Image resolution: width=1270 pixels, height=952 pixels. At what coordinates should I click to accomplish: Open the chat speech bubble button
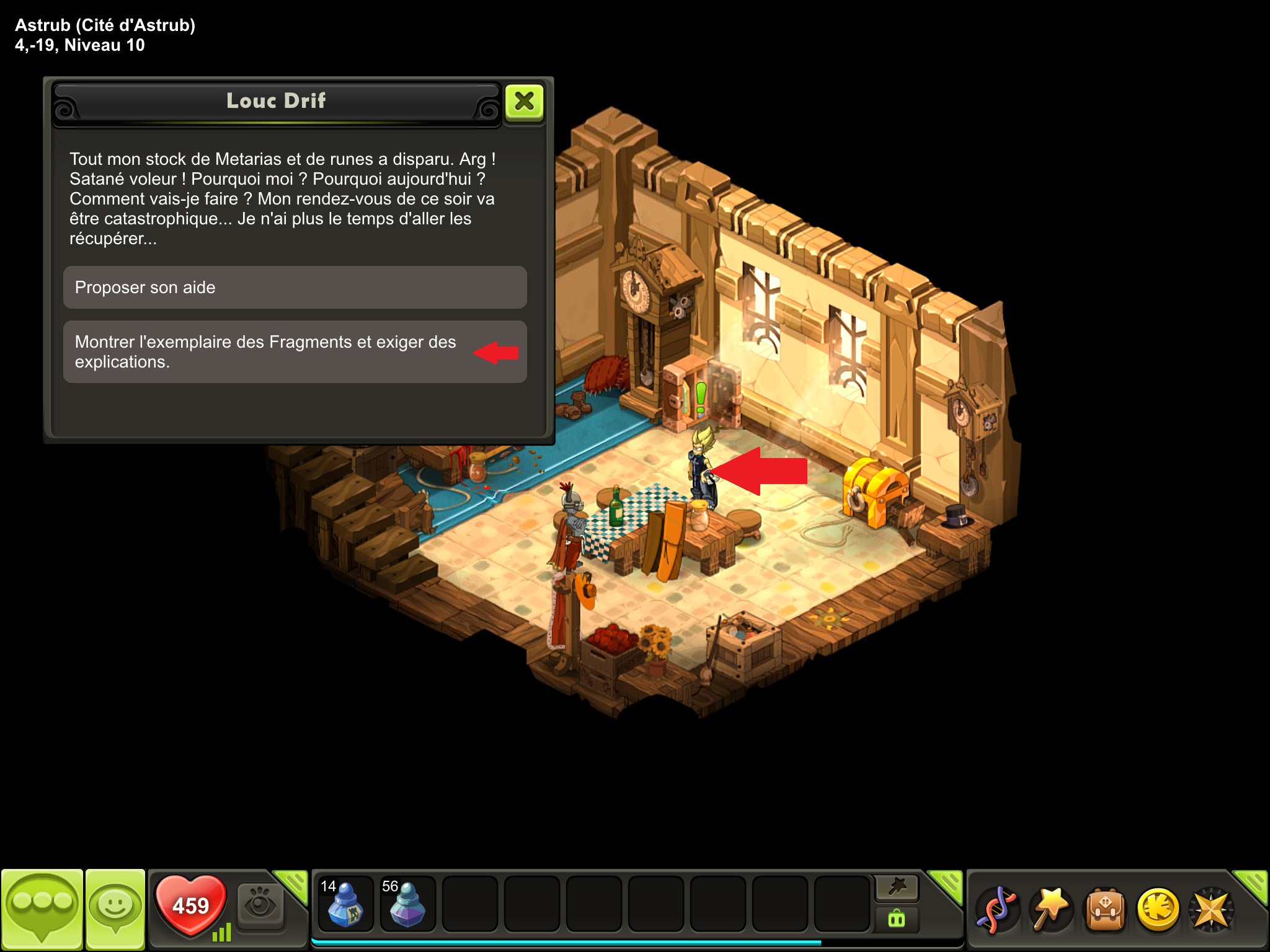(x=42, y=909)
